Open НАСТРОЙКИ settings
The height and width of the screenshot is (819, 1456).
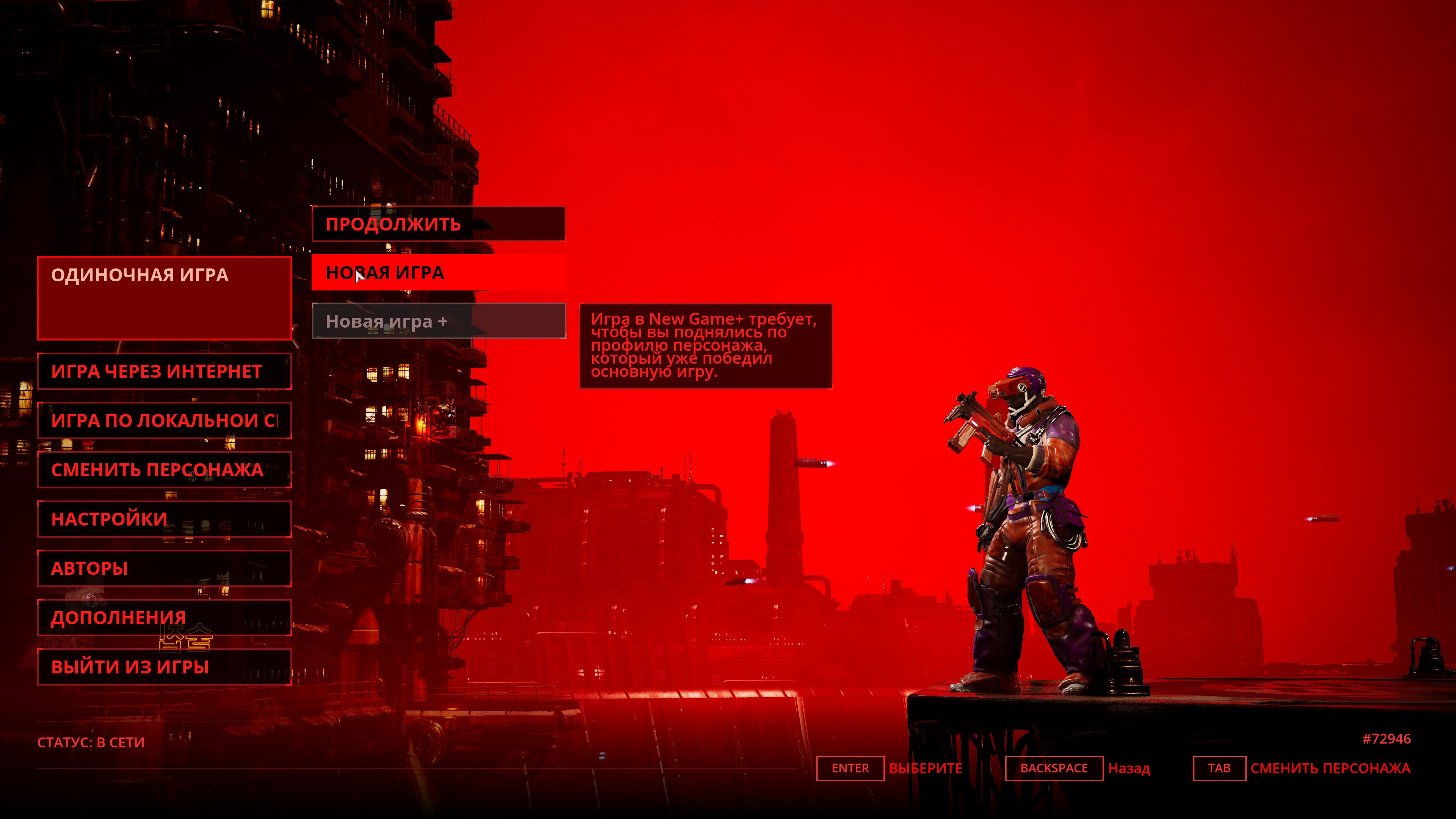click(x=164, y=519)
